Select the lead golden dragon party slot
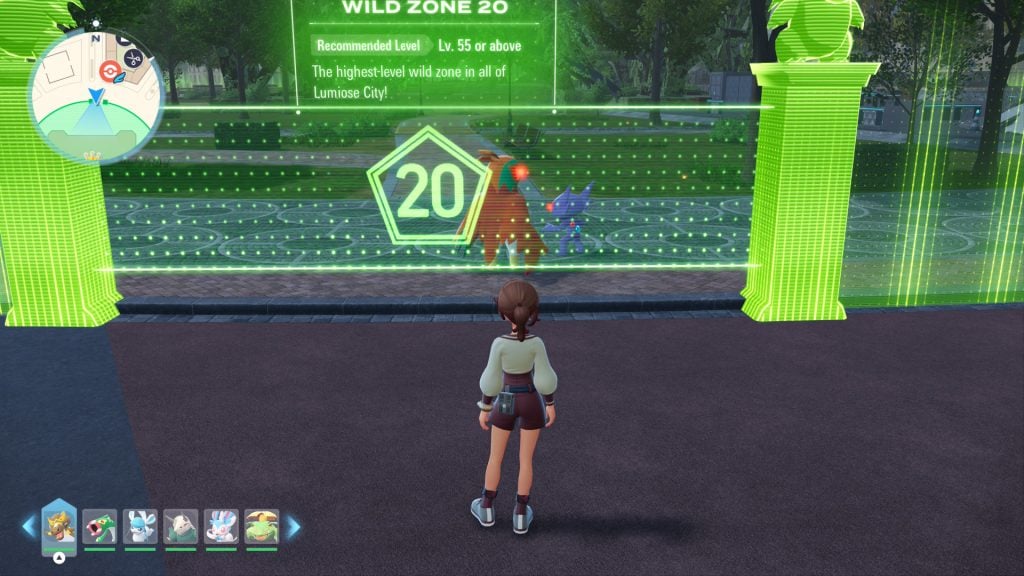 click(59, 527)
